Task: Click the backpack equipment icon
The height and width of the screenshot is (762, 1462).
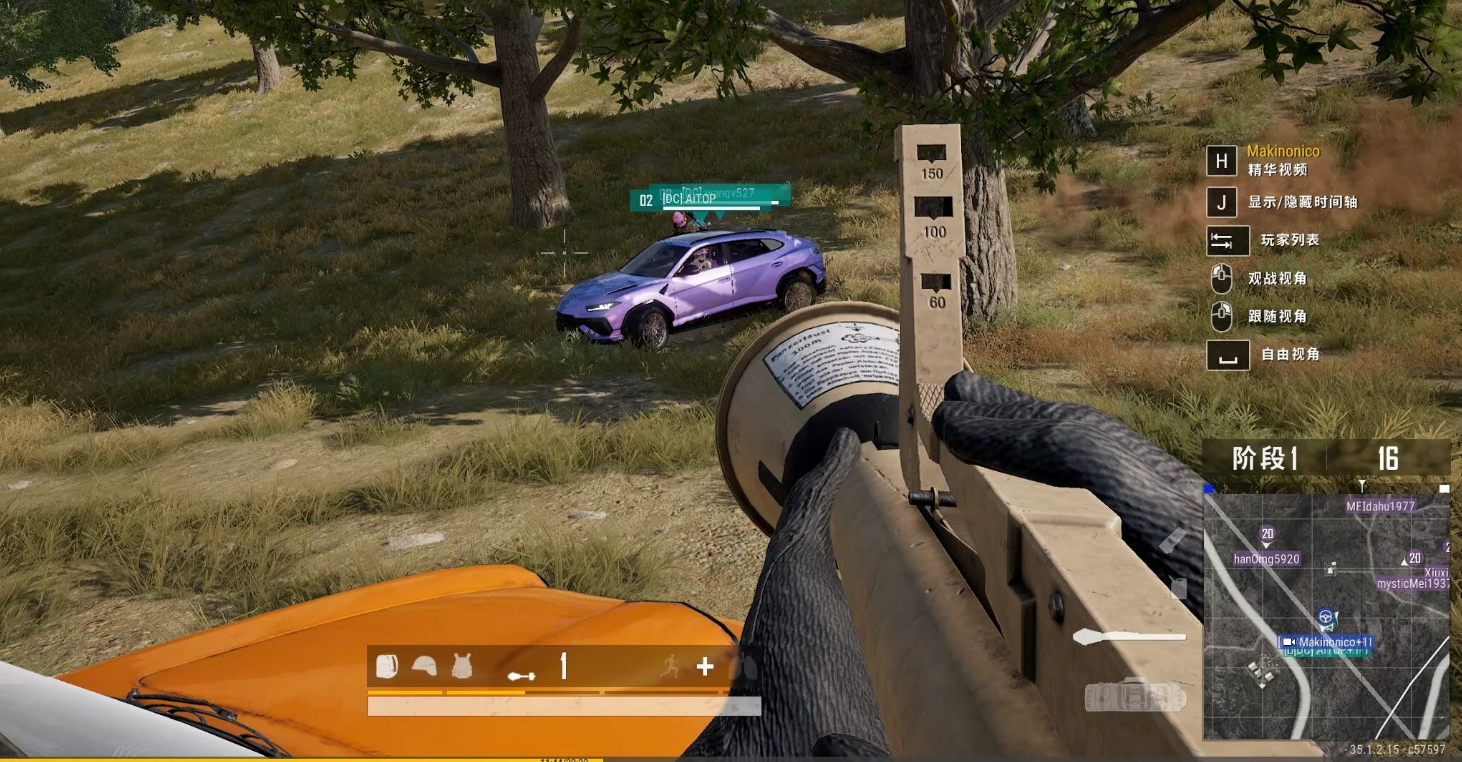Action: click(x=387, y=667)
